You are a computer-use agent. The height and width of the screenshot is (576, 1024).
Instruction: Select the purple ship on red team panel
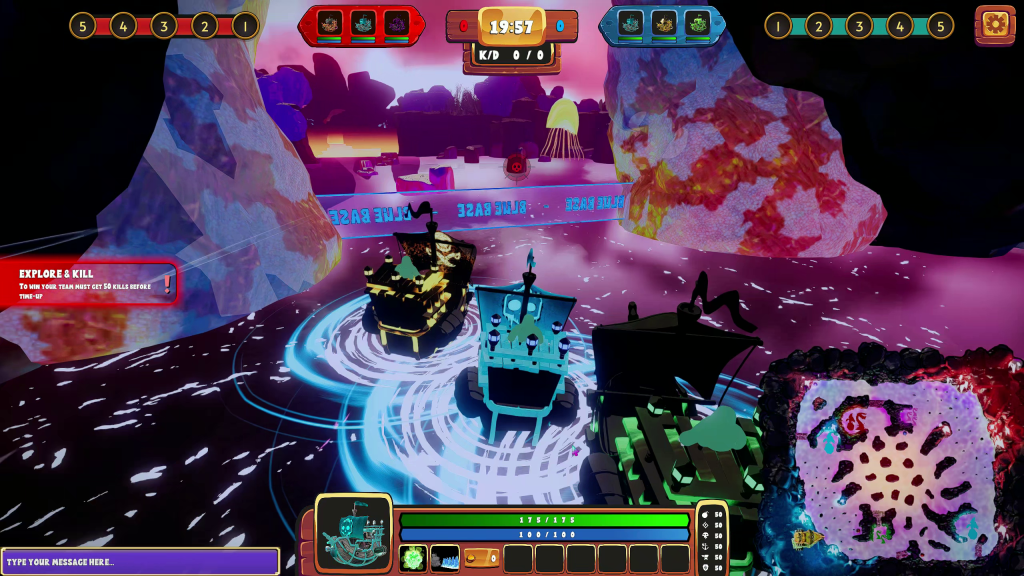pos(396,24)
